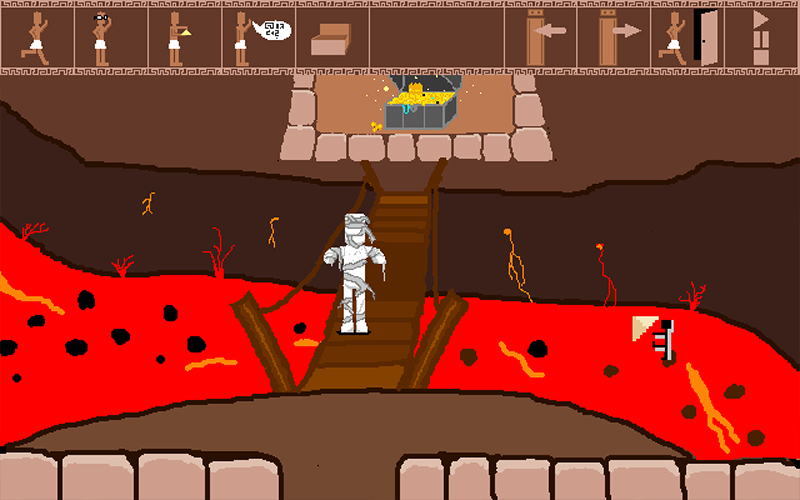Open the play and pause menu icon
Screen dimensions: 800x500
[x=762, y=37]
